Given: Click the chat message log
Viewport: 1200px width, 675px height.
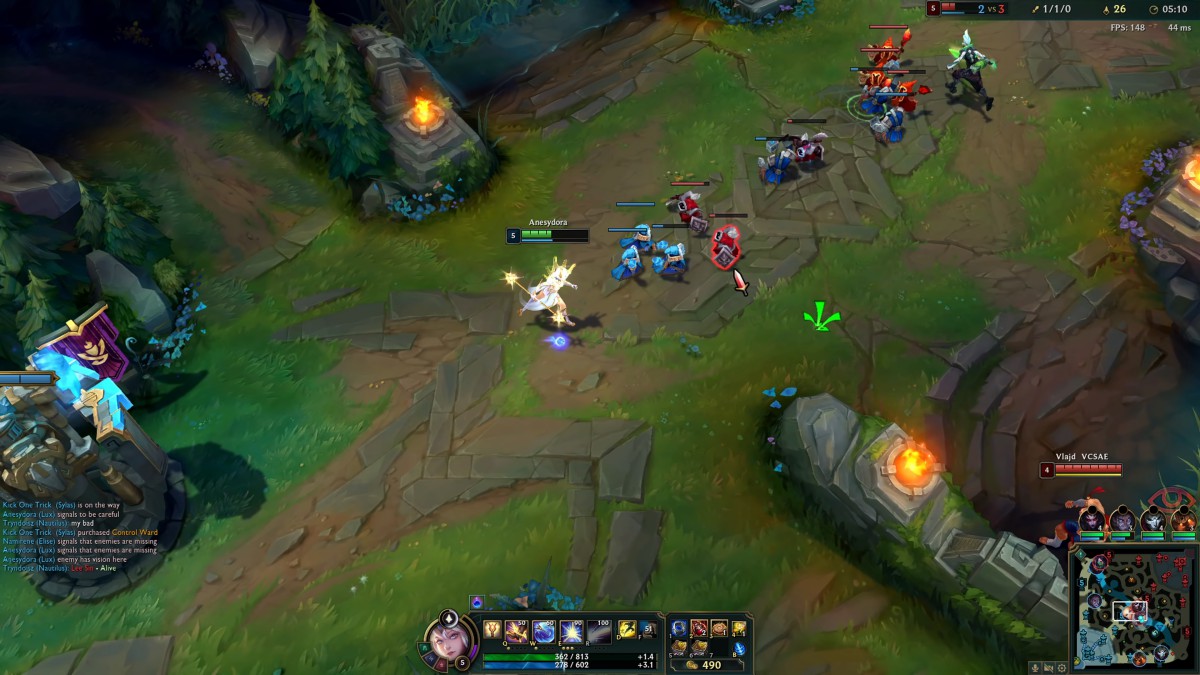Looking at the screenshot, I should coord(80,537).
